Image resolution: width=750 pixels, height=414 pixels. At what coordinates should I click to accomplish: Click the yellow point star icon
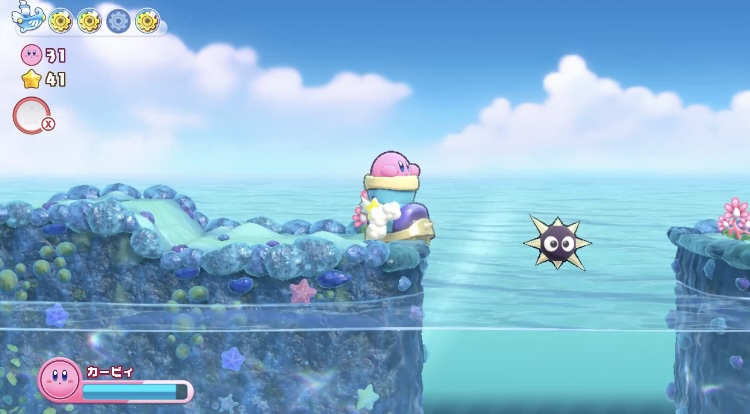31,79
